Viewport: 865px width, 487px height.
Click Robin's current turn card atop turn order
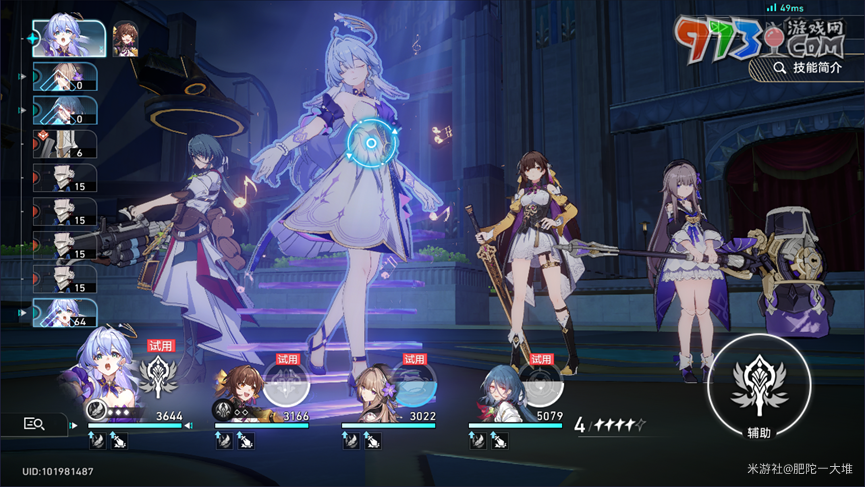[68, 39]
